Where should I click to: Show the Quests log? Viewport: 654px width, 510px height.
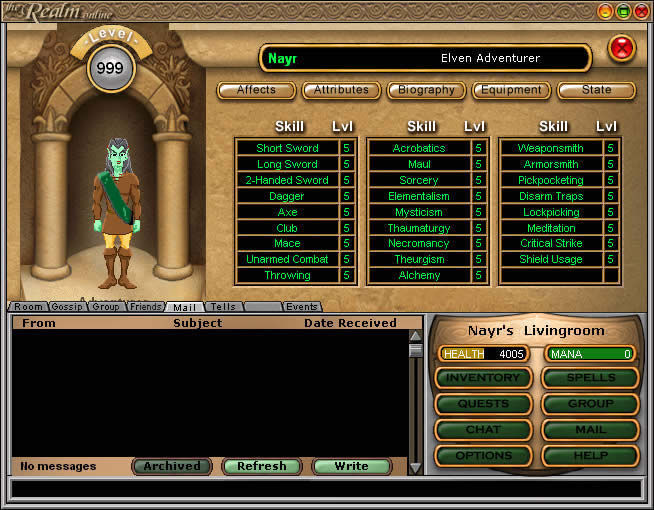483,404
